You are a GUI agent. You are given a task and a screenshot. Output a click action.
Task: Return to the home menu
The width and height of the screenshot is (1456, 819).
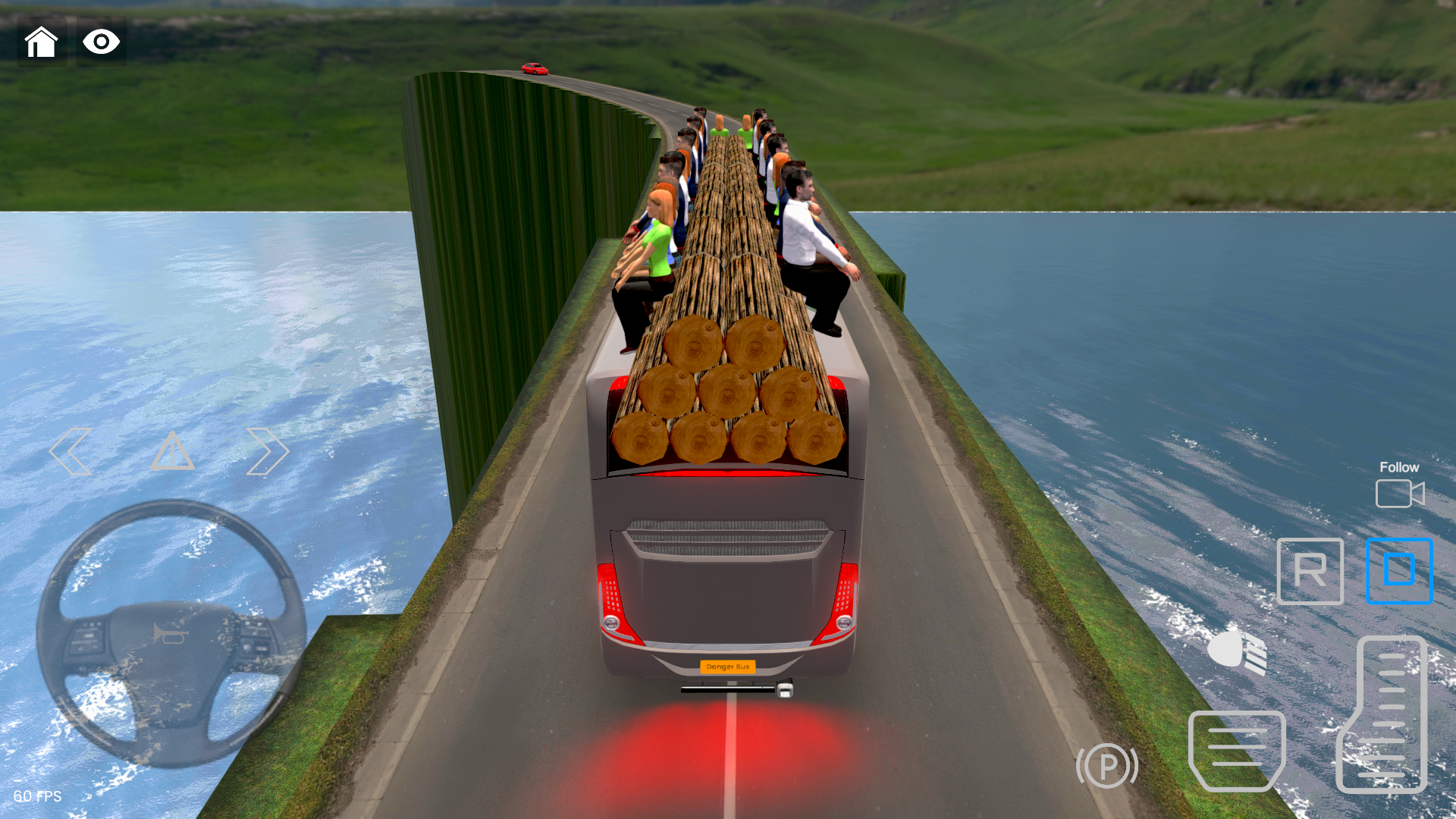pyautogui.click(x=42, y=42)
